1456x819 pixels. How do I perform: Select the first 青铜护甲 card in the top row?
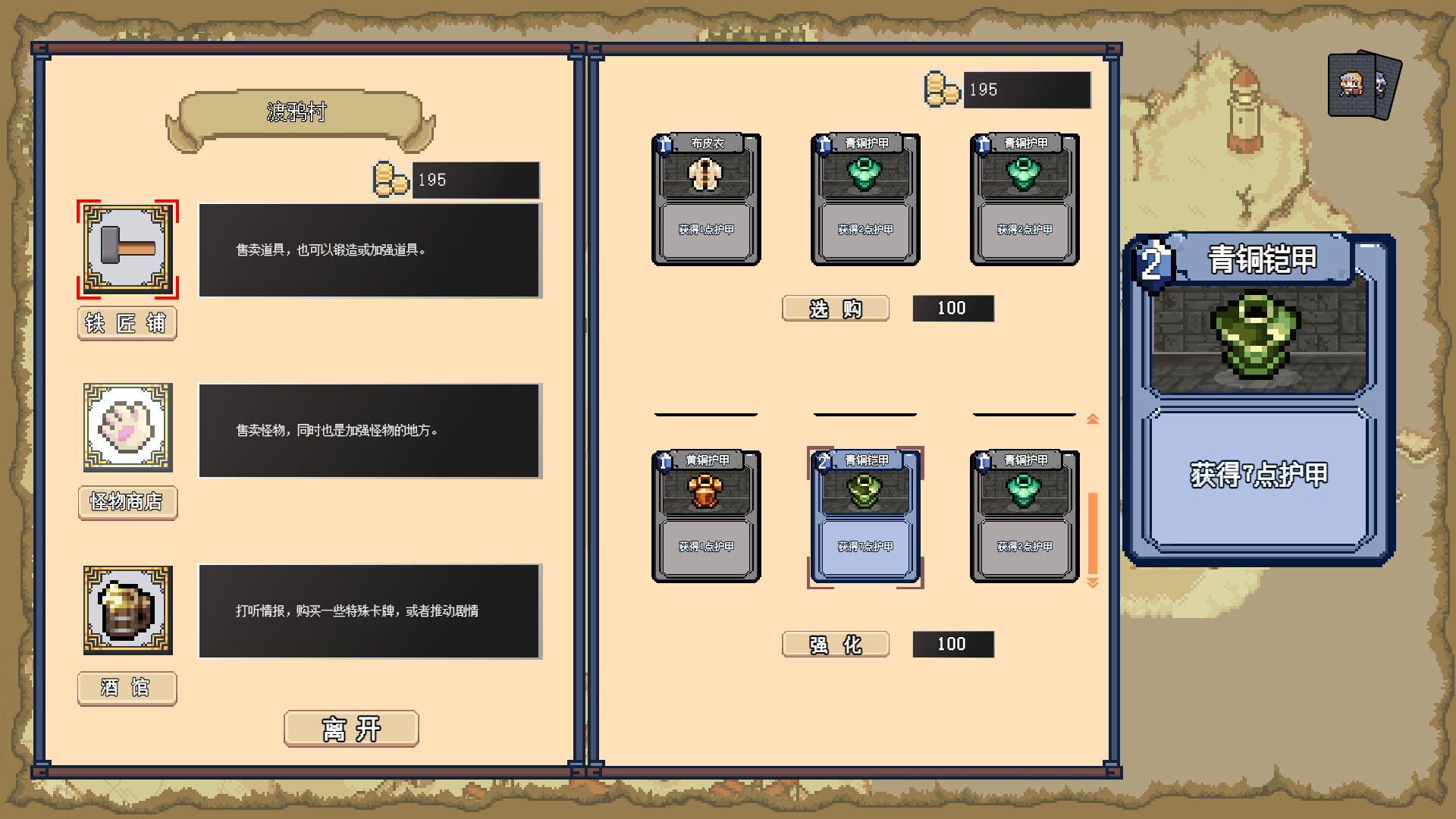(x=865, y=199)
